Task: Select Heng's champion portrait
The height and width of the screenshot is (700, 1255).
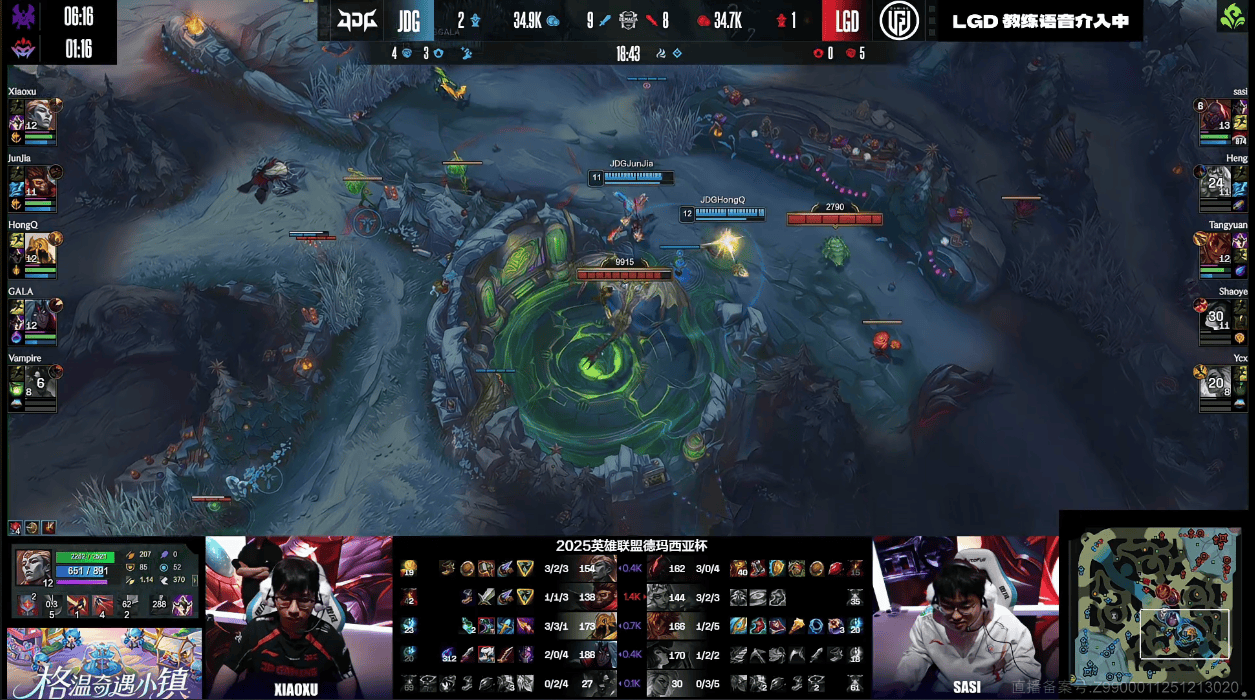Action: [1216, 180]
